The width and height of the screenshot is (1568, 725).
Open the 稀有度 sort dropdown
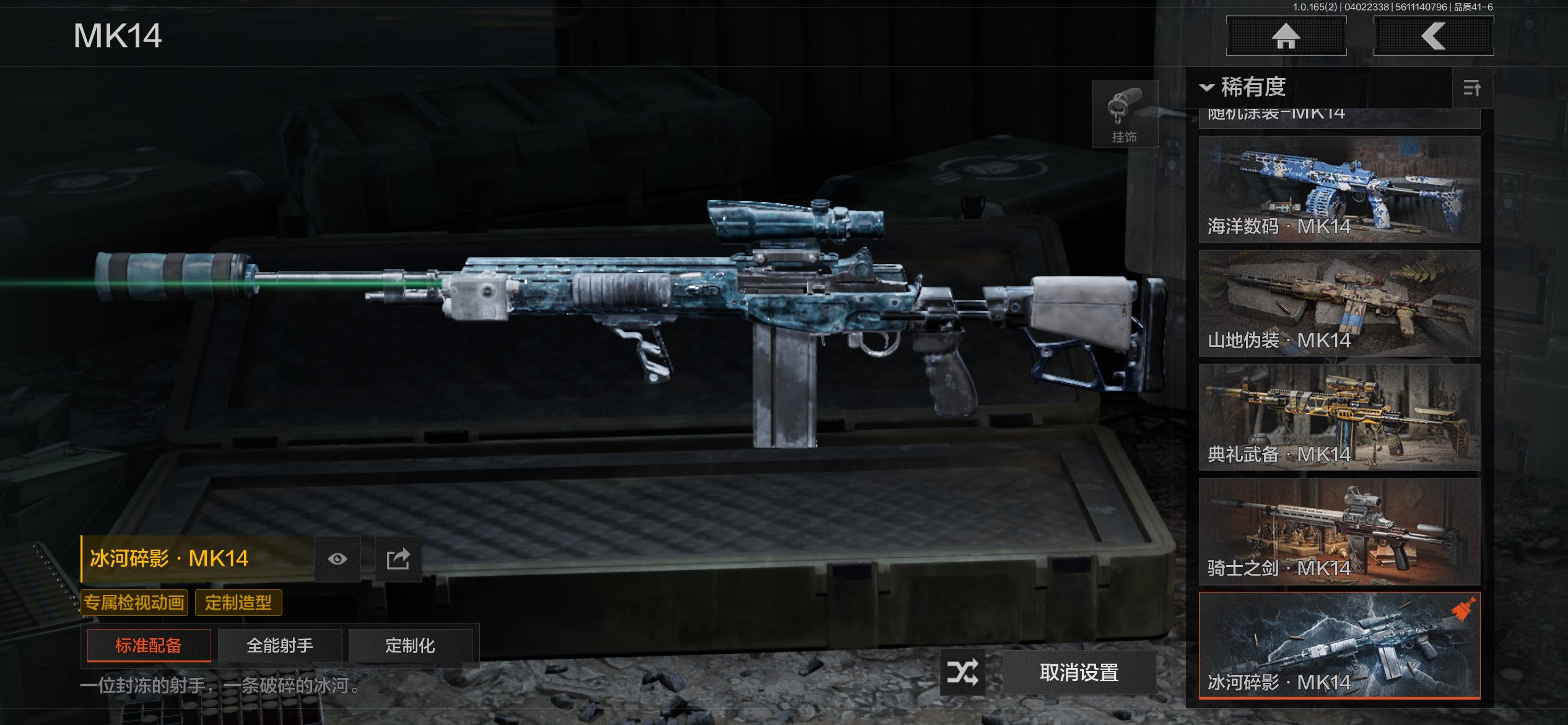tap(1245, 87)
